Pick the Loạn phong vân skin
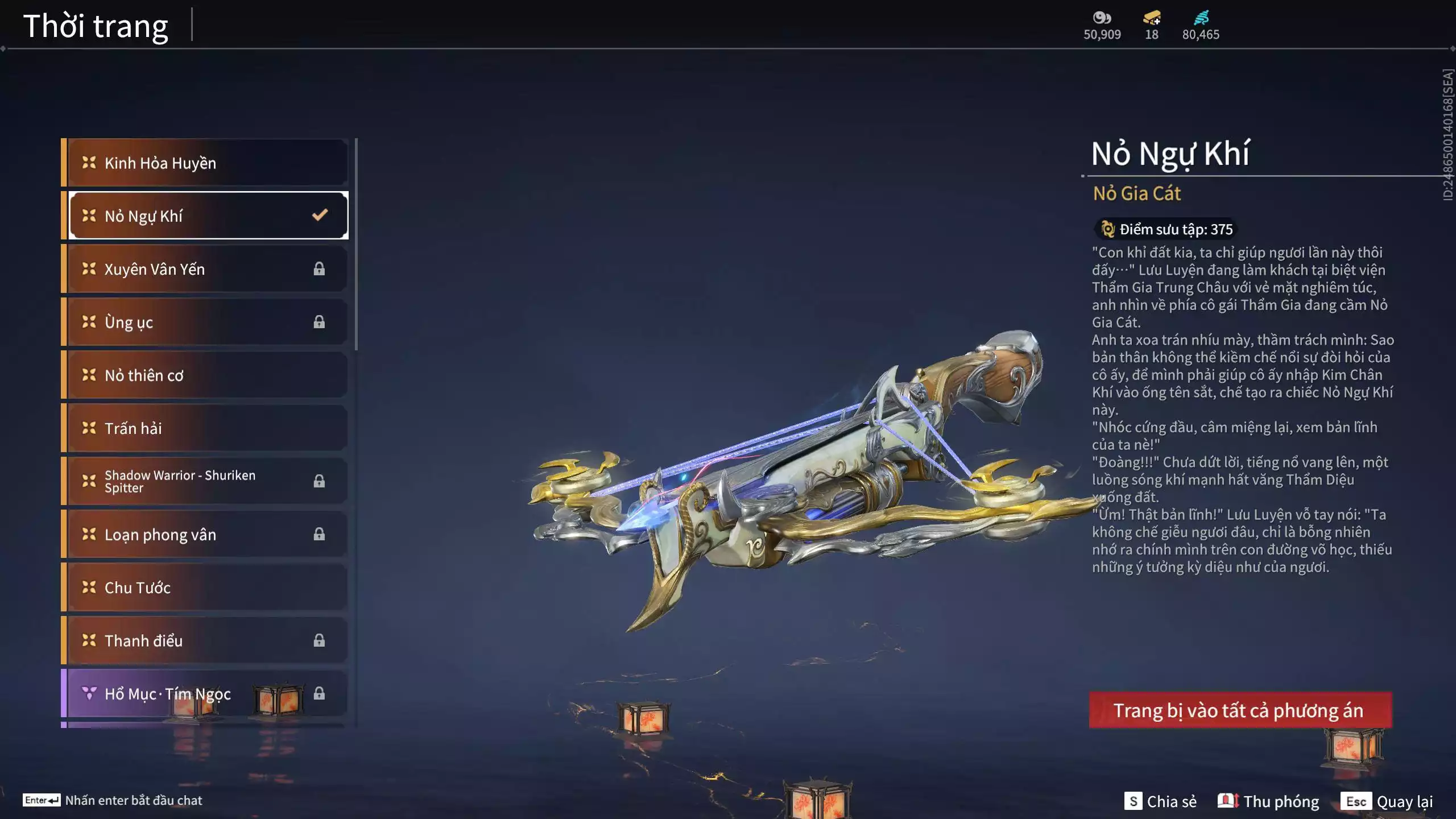This screenshot has width=1456, height=819. [x=208, y=534]
